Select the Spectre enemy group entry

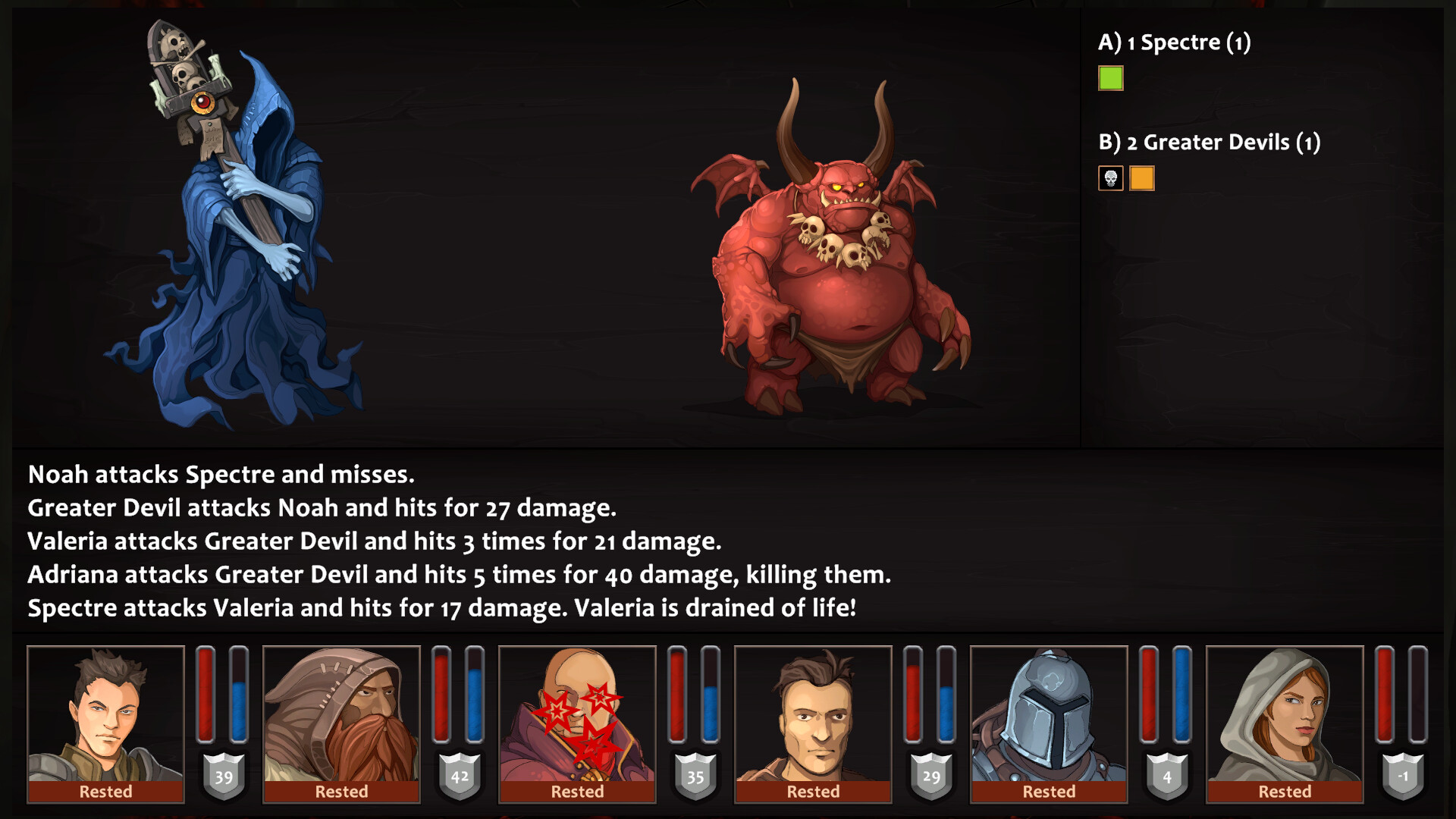coord(1174,42)
